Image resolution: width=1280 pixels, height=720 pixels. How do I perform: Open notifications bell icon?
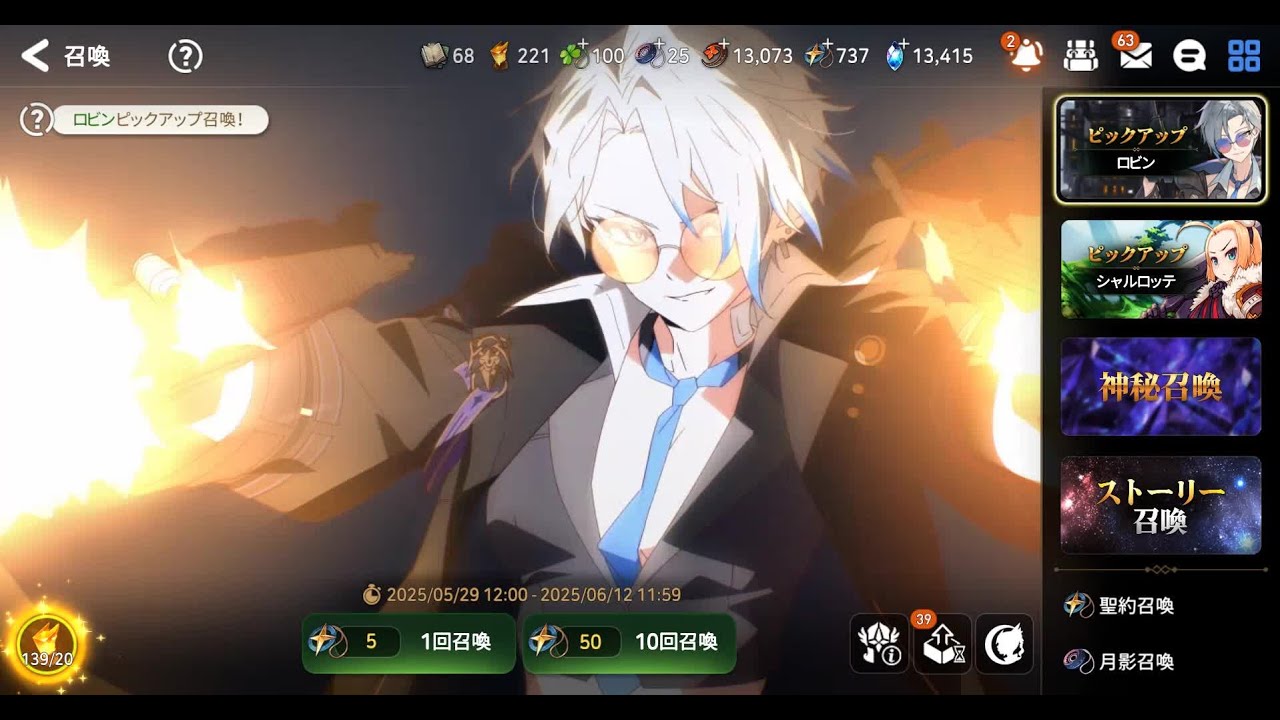tap(1025, 56)
